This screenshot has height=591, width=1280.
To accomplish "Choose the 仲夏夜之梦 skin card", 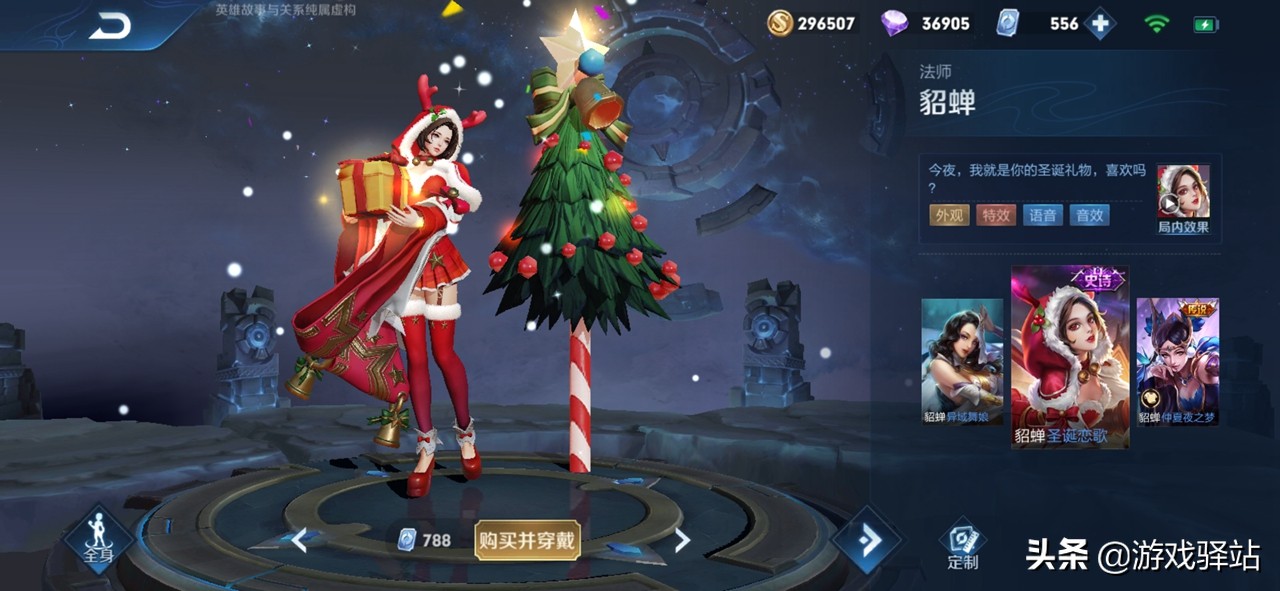I will tap(1177, 361).
